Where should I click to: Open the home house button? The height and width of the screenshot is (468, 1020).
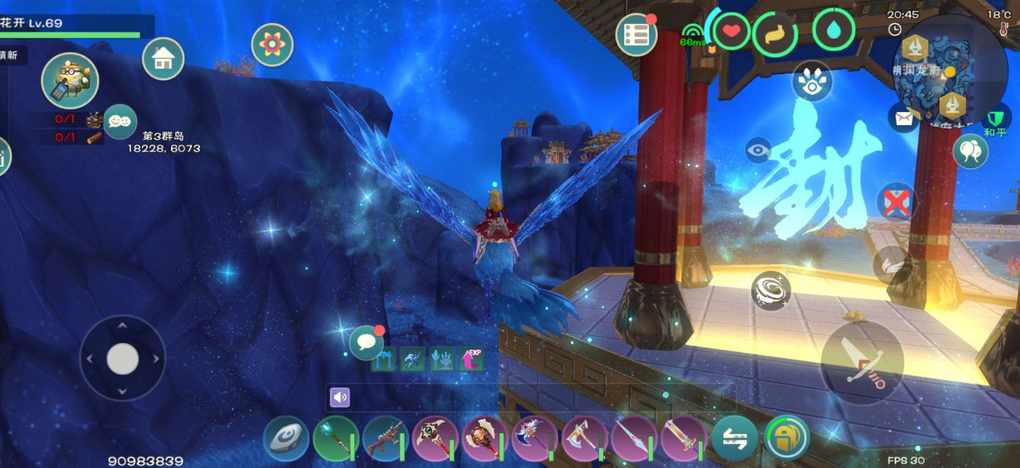click(163, 58)
